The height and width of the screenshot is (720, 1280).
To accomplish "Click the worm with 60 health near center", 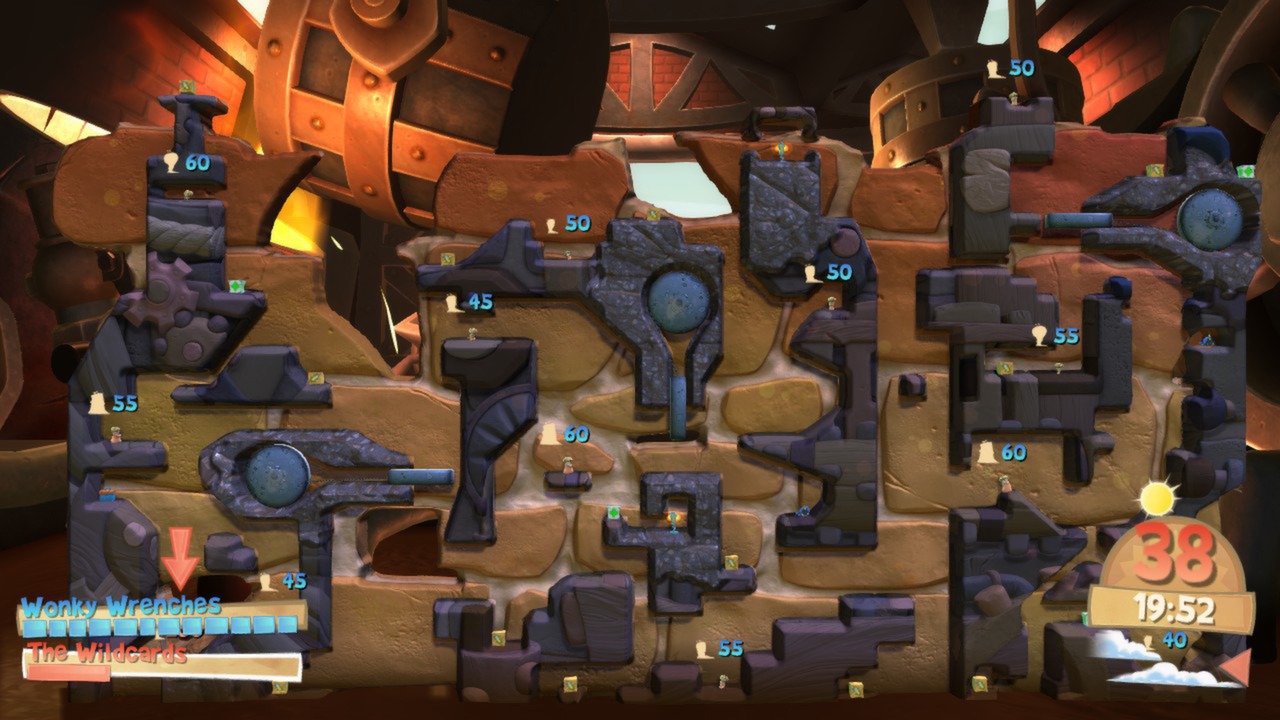I will click(567, 463).
